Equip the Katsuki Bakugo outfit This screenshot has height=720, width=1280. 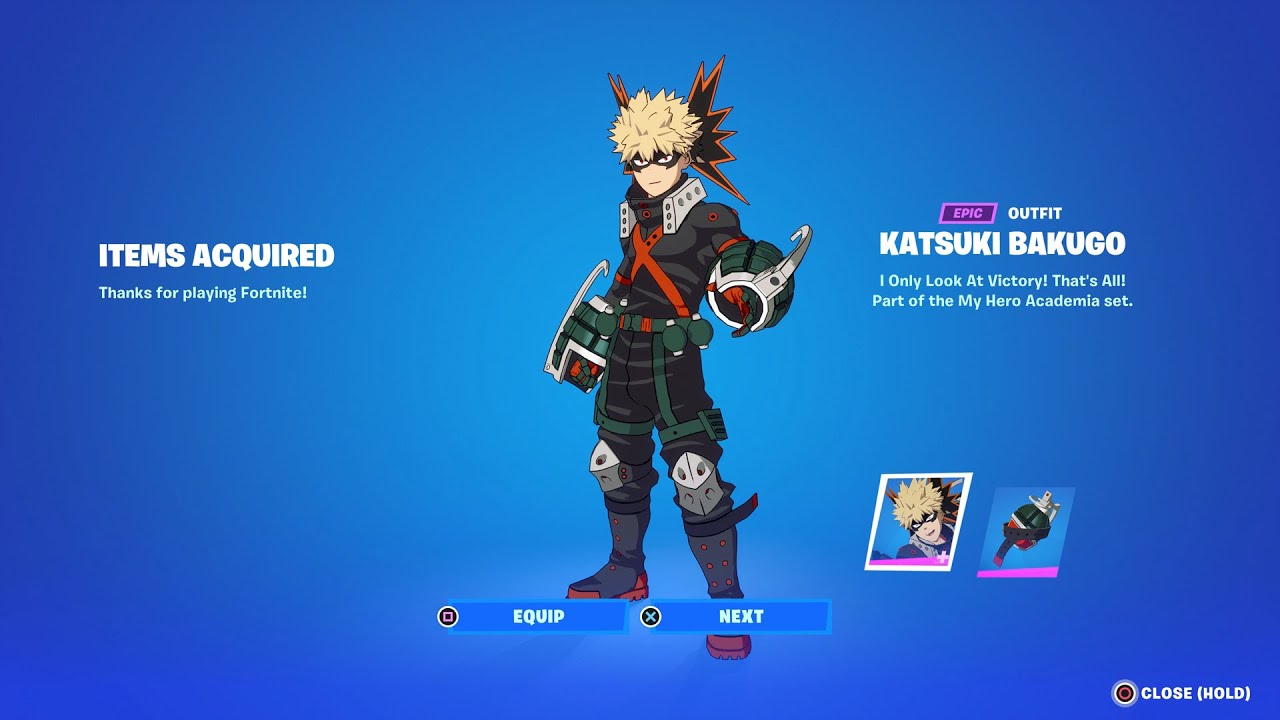[x=537, y=617]
